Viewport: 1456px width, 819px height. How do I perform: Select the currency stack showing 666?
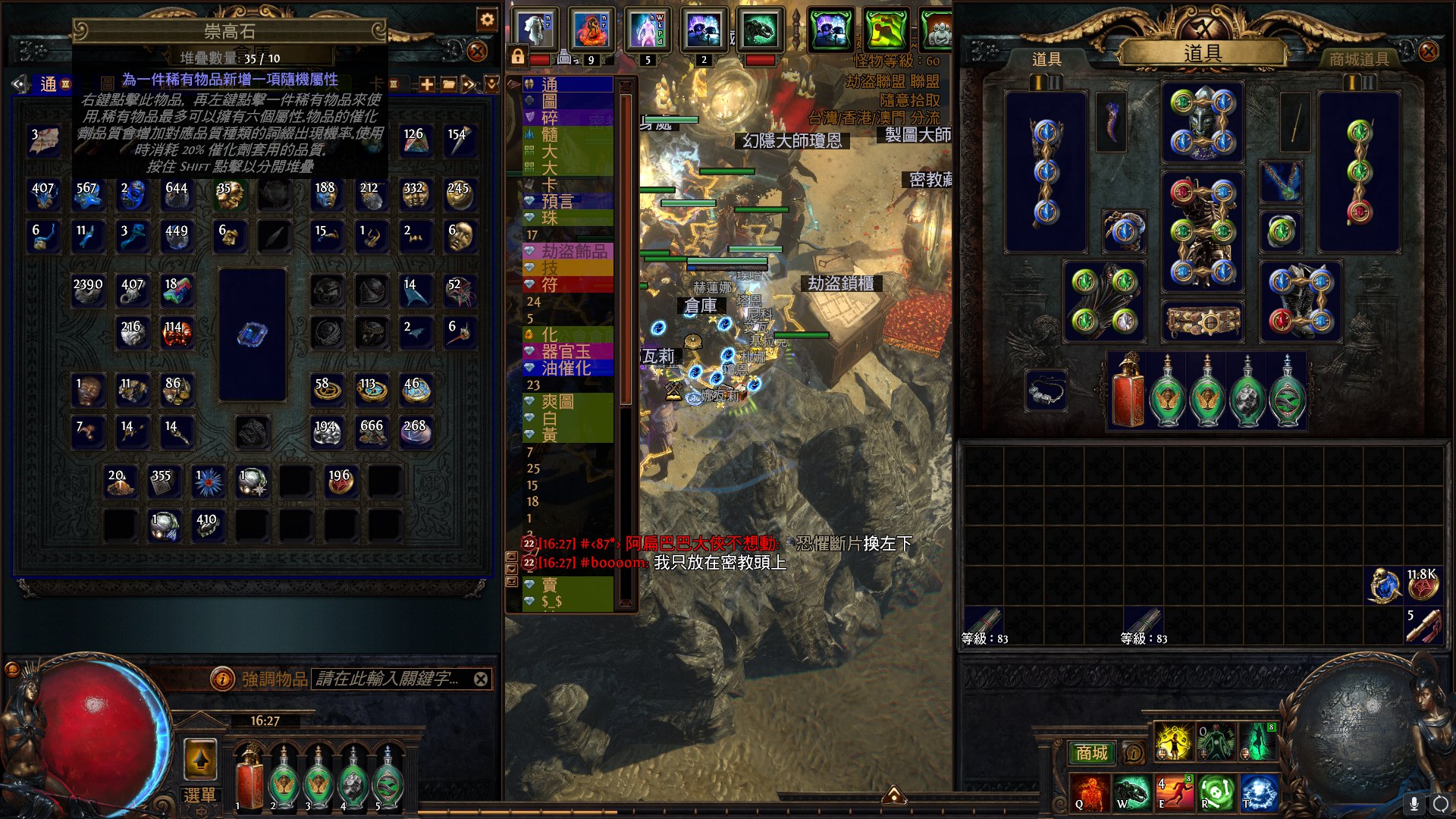(372, 433)
